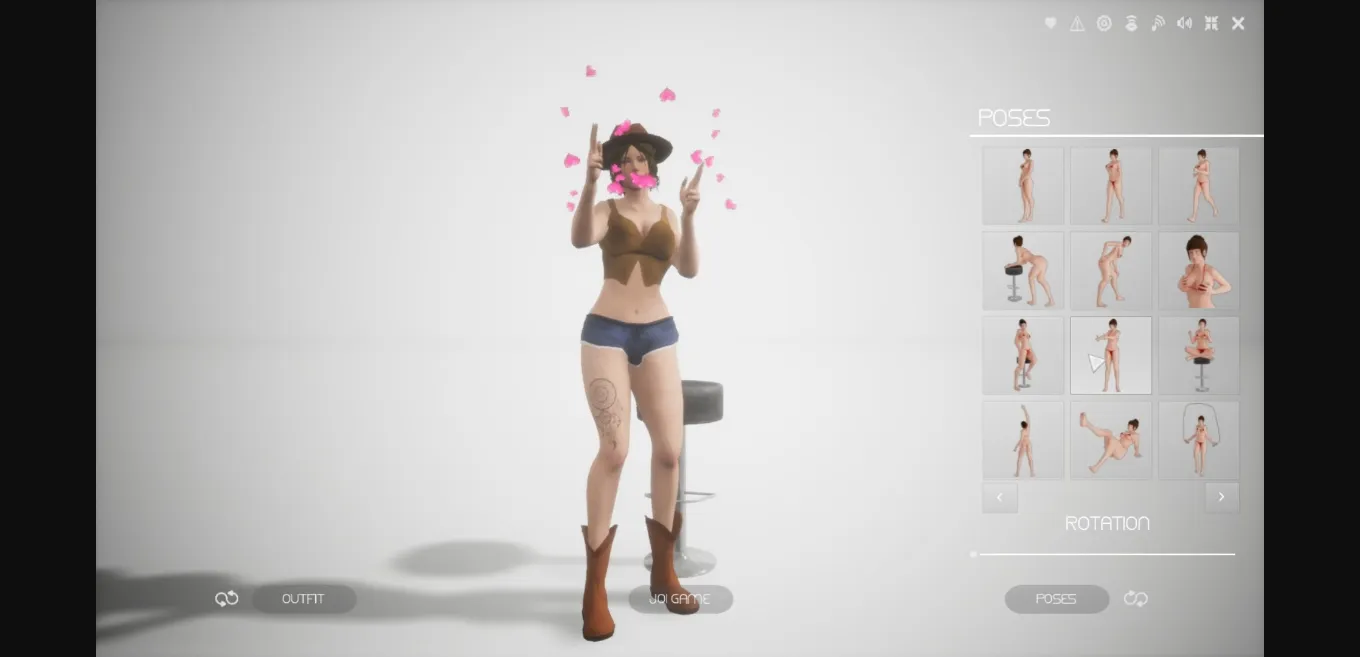
Task: Click the cycle arrows beside bottom POSES
Action: tap(1136, 599)
